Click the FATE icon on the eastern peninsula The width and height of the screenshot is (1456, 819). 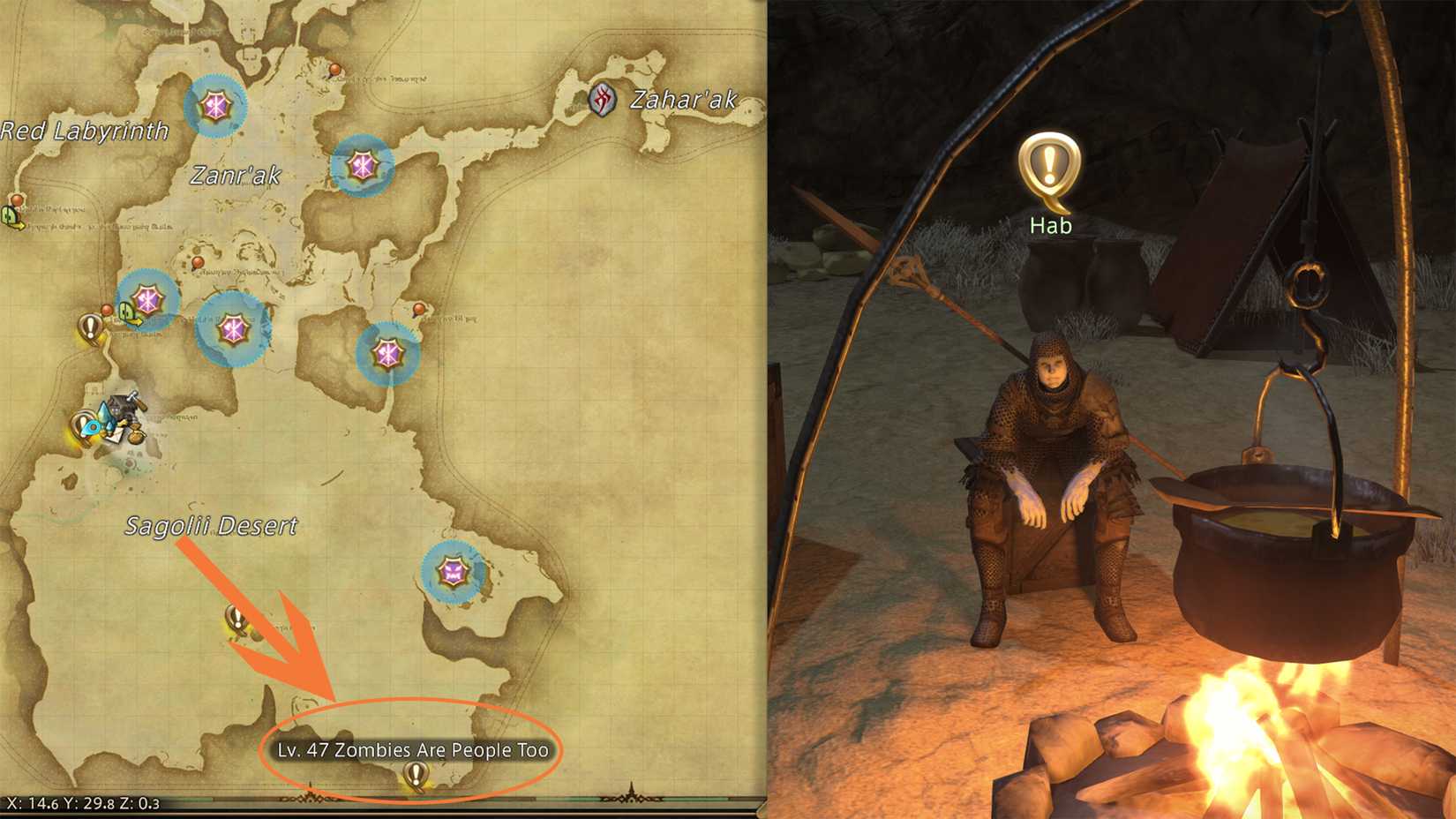454,569
